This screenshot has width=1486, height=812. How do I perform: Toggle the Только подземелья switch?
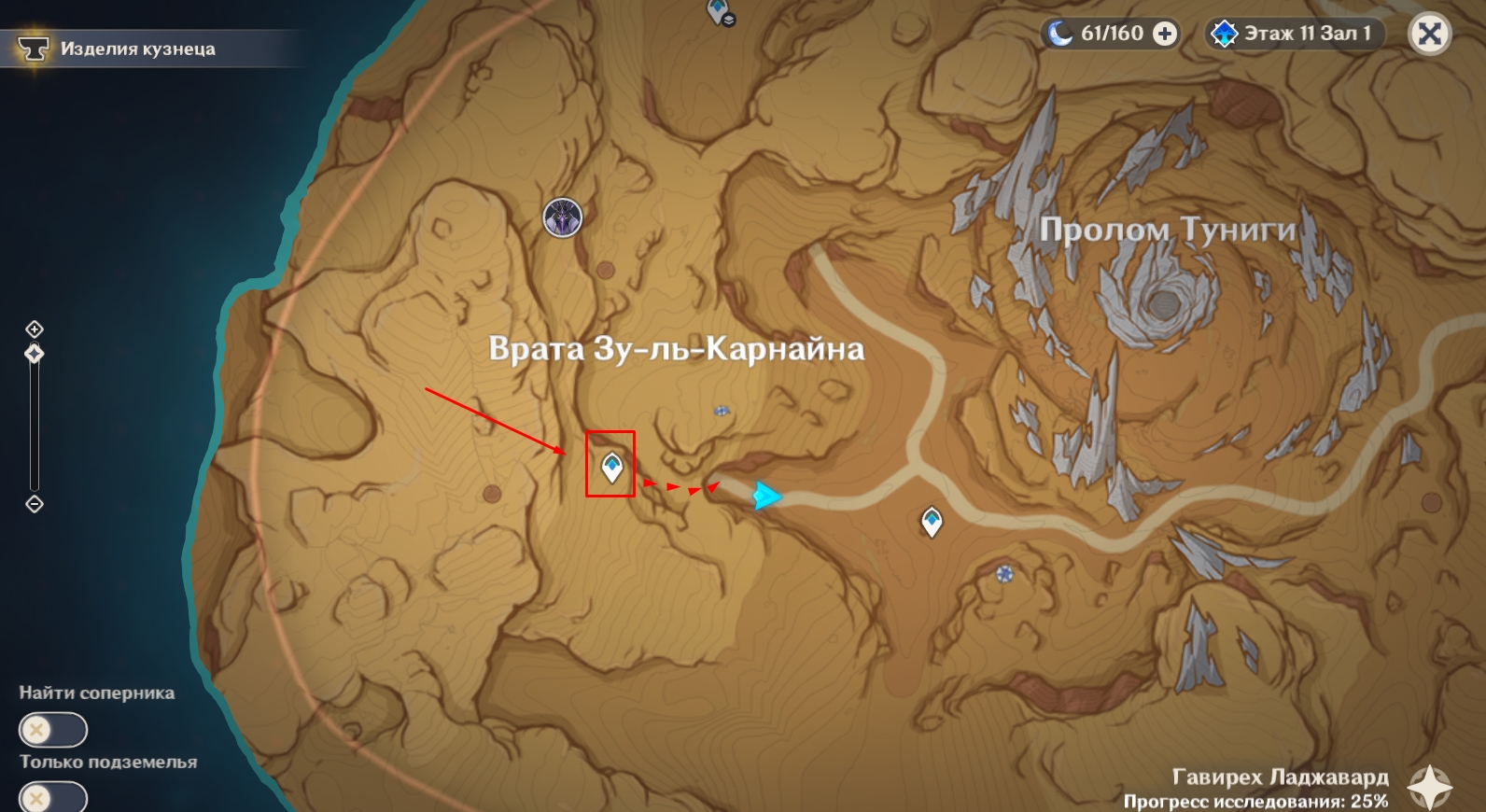point(52,798)
